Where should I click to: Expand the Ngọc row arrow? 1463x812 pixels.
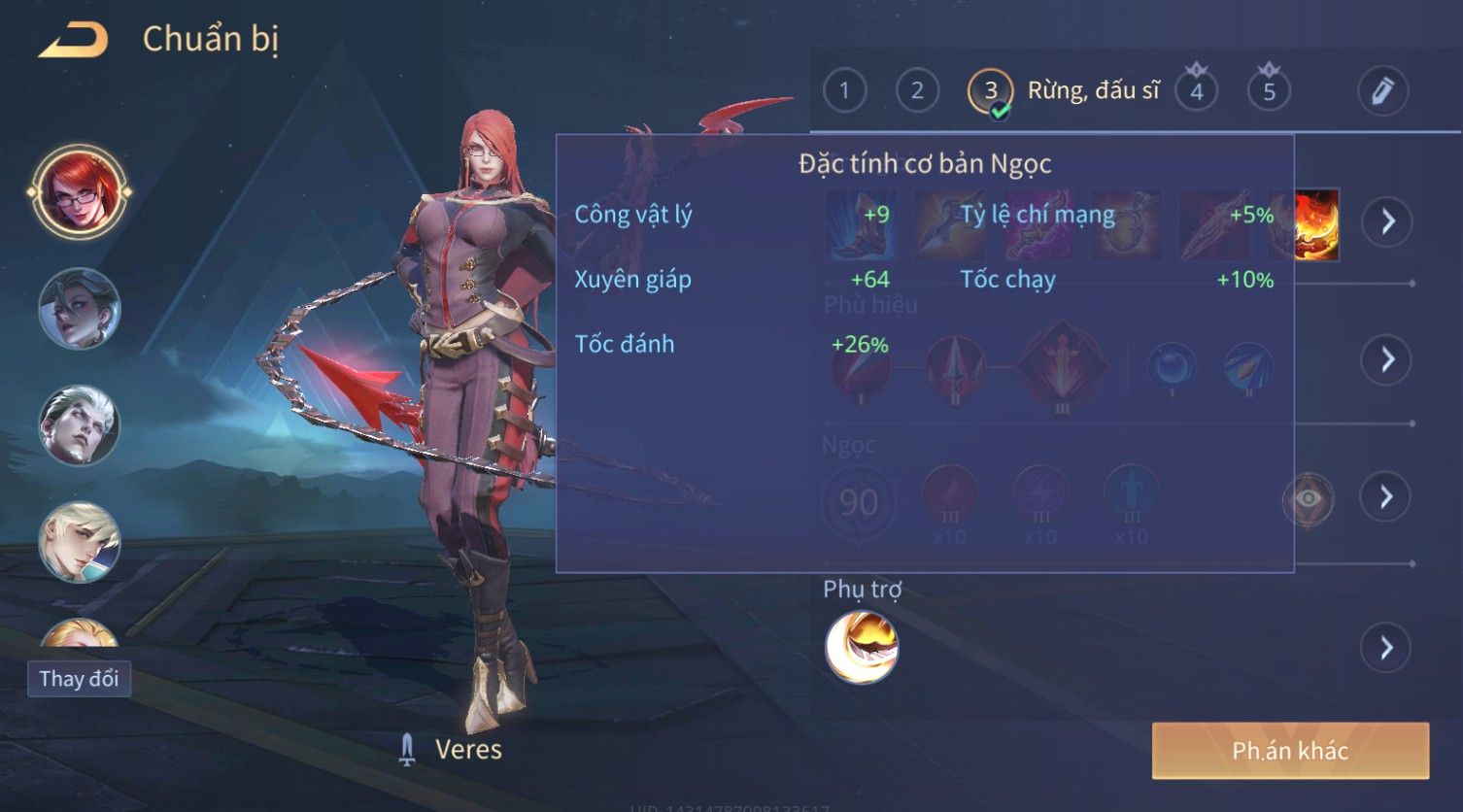(1386, 497)
